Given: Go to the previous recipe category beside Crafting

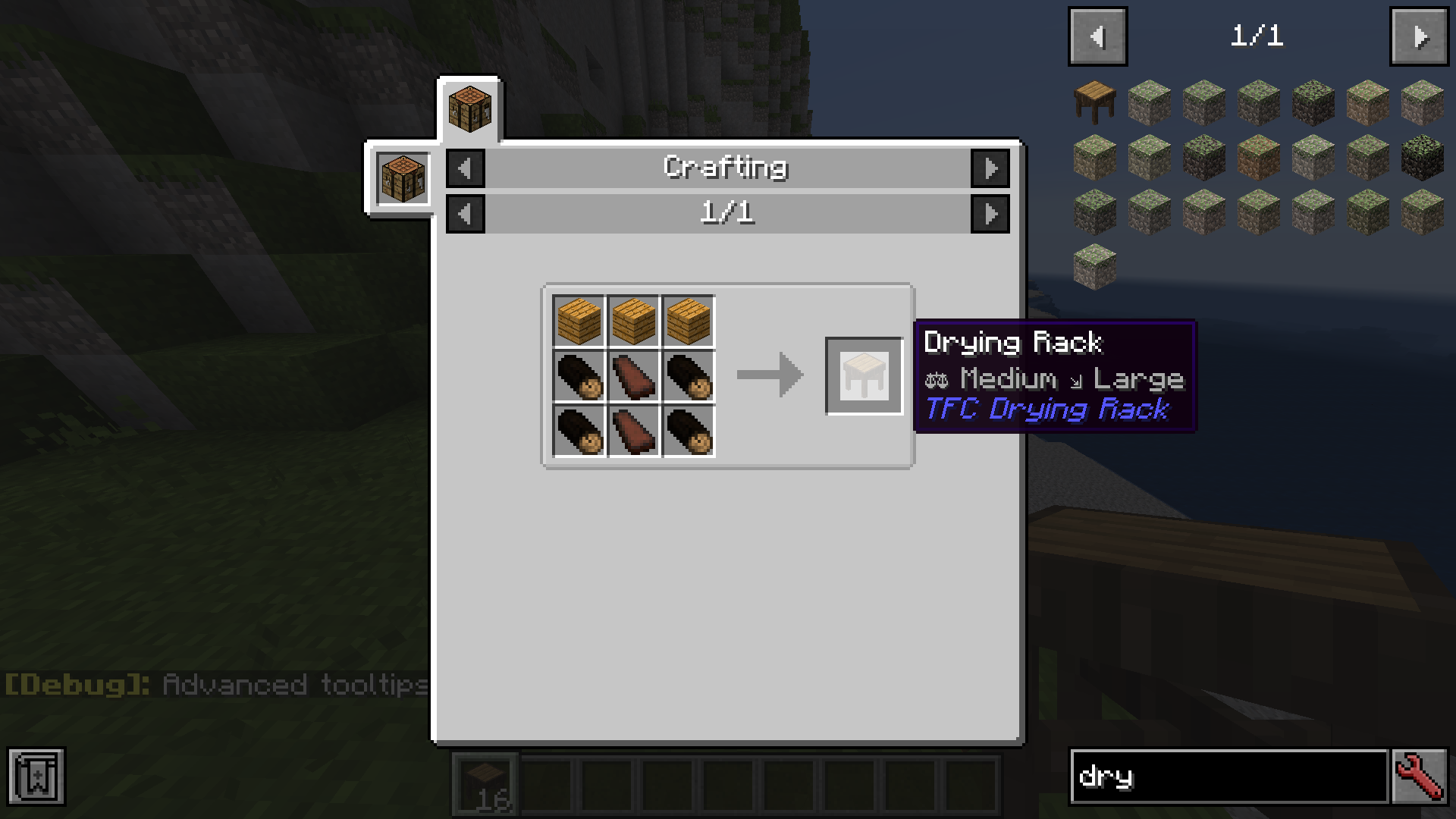Looking at the screenshot, I should click(465, 168).
